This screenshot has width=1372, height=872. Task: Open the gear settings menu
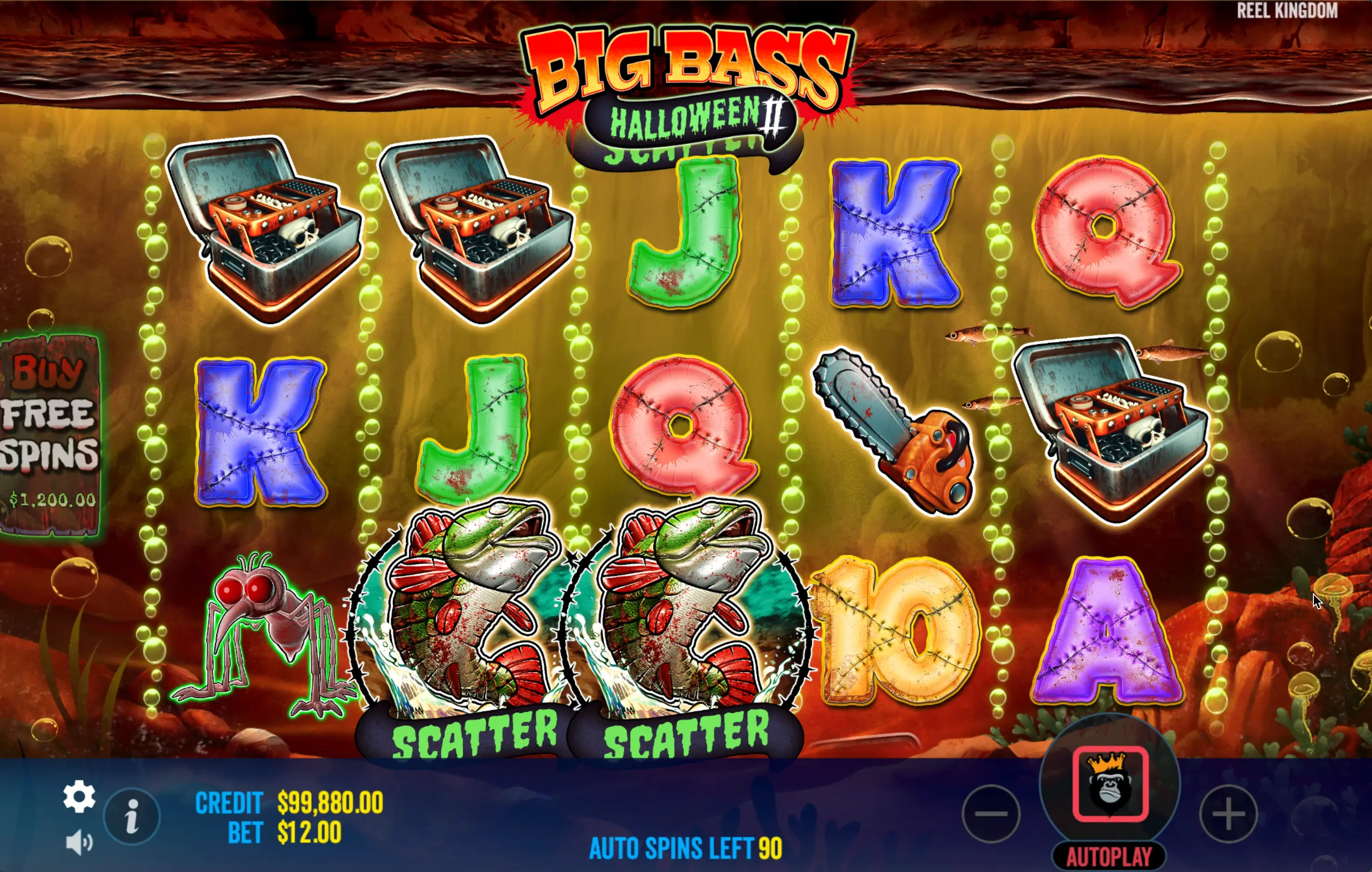click(x=79, y=796)
